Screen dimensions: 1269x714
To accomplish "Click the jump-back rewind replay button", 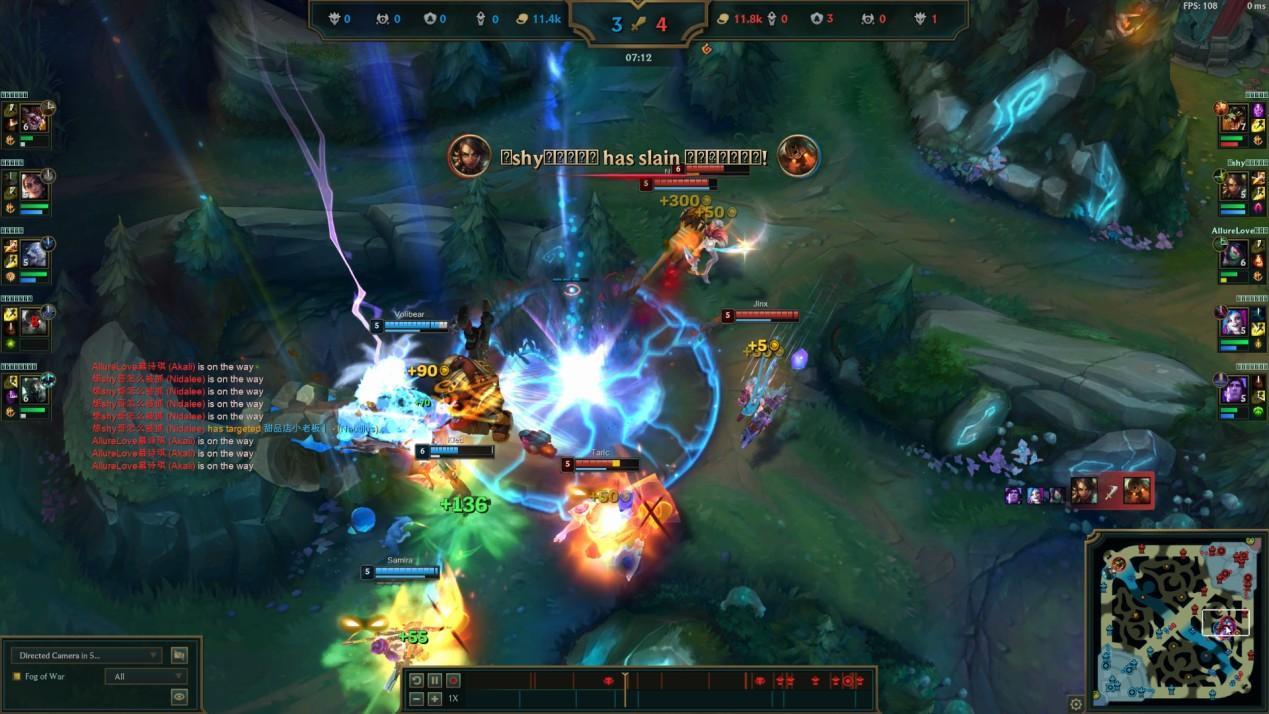I will 417,680.
